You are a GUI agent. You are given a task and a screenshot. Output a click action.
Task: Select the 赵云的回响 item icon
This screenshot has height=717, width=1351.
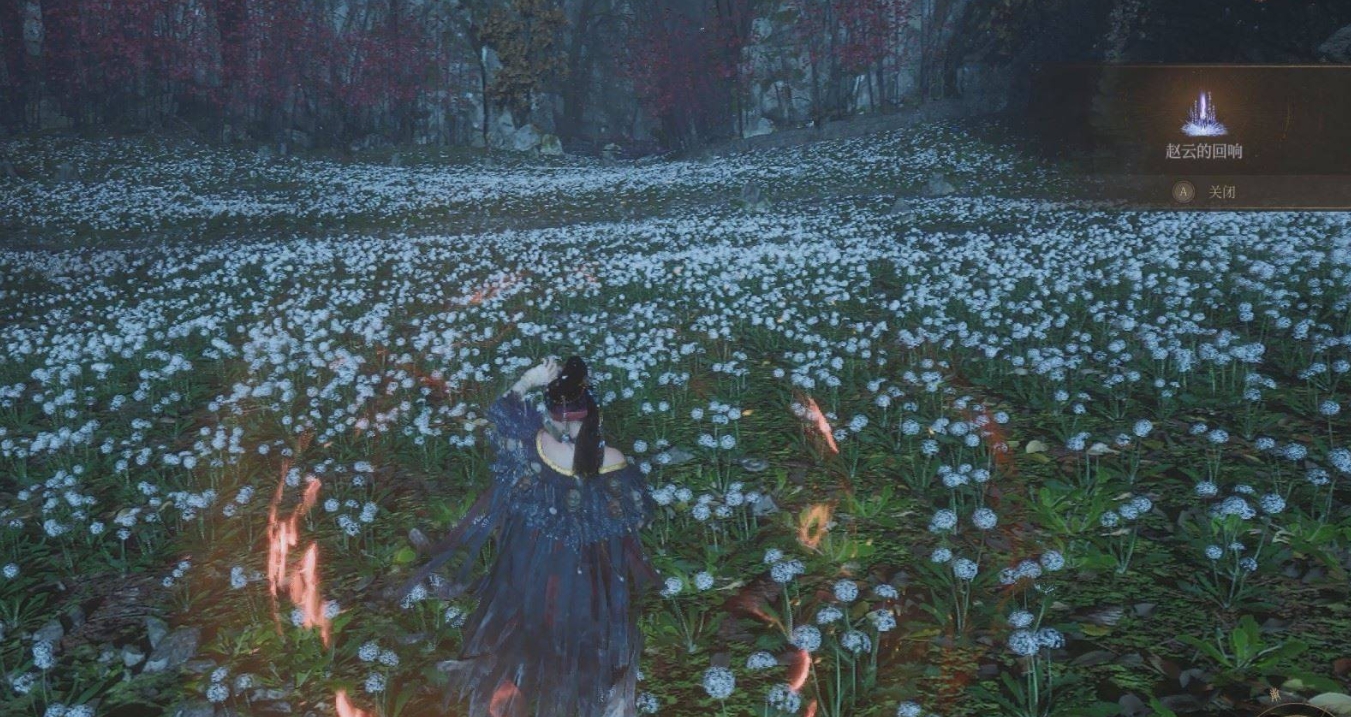[x=1204, y=115]
